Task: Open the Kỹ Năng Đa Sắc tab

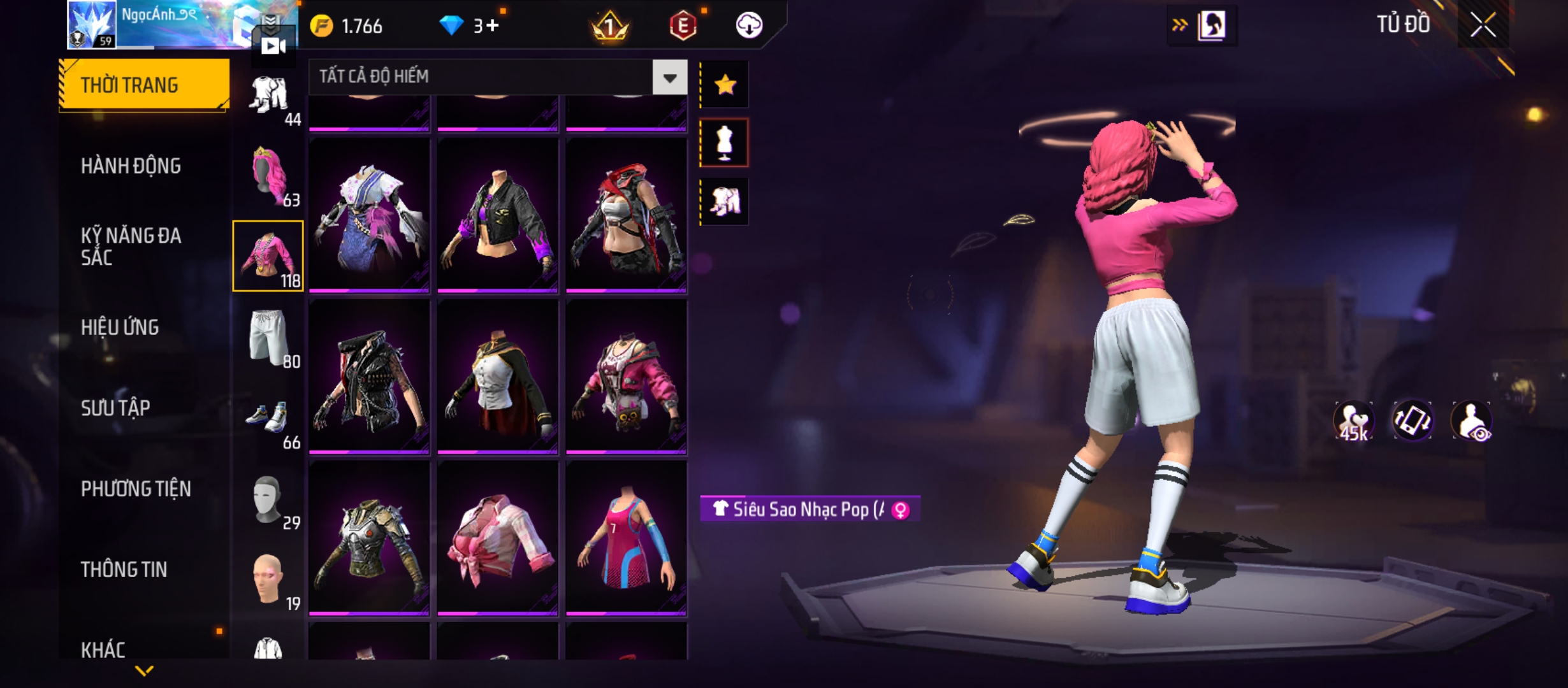Action: coord(131,247)
